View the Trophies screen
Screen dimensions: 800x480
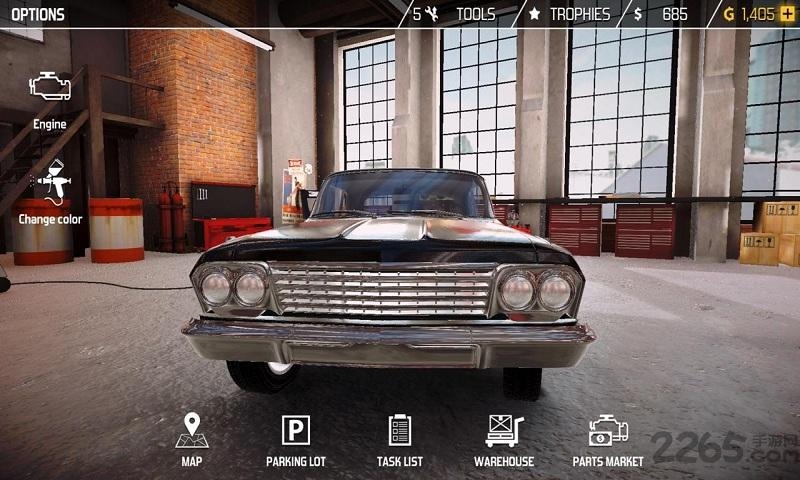(570, 14)
